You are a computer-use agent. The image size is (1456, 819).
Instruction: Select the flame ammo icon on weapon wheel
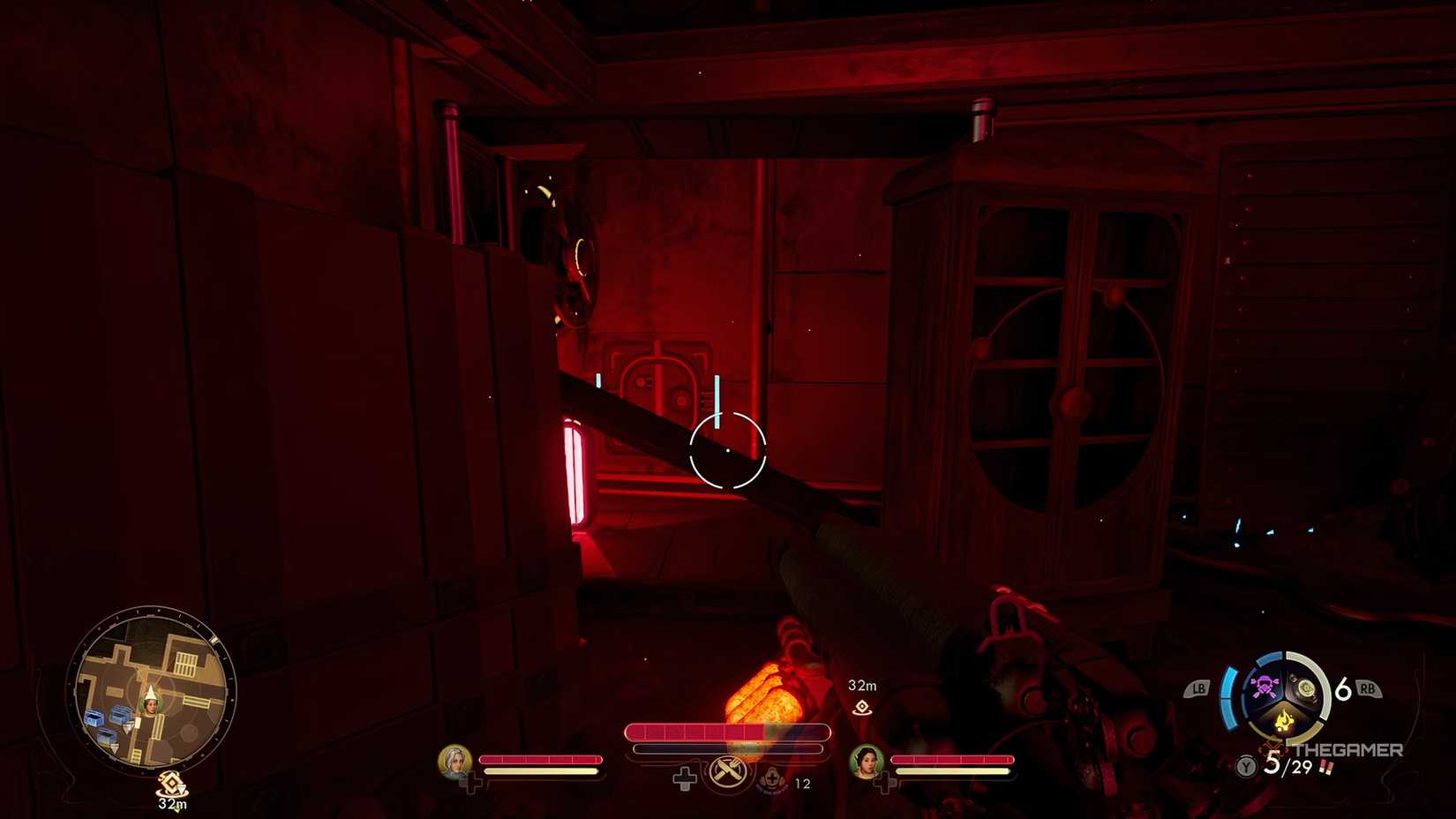pyautogui.click(x=1284, y=721)
